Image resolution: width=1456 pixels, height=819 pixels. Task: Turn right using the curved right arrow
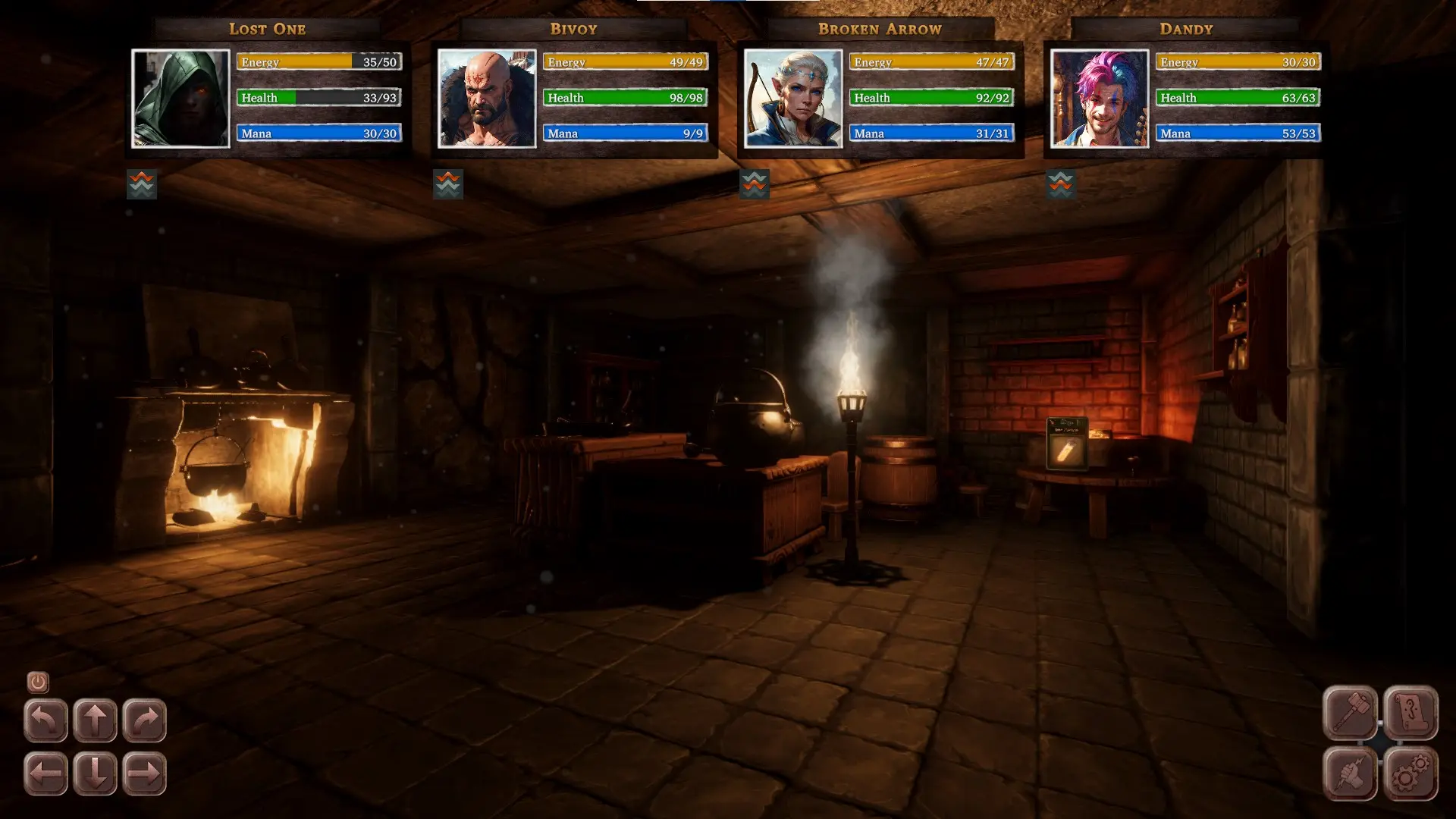(144, 720)
